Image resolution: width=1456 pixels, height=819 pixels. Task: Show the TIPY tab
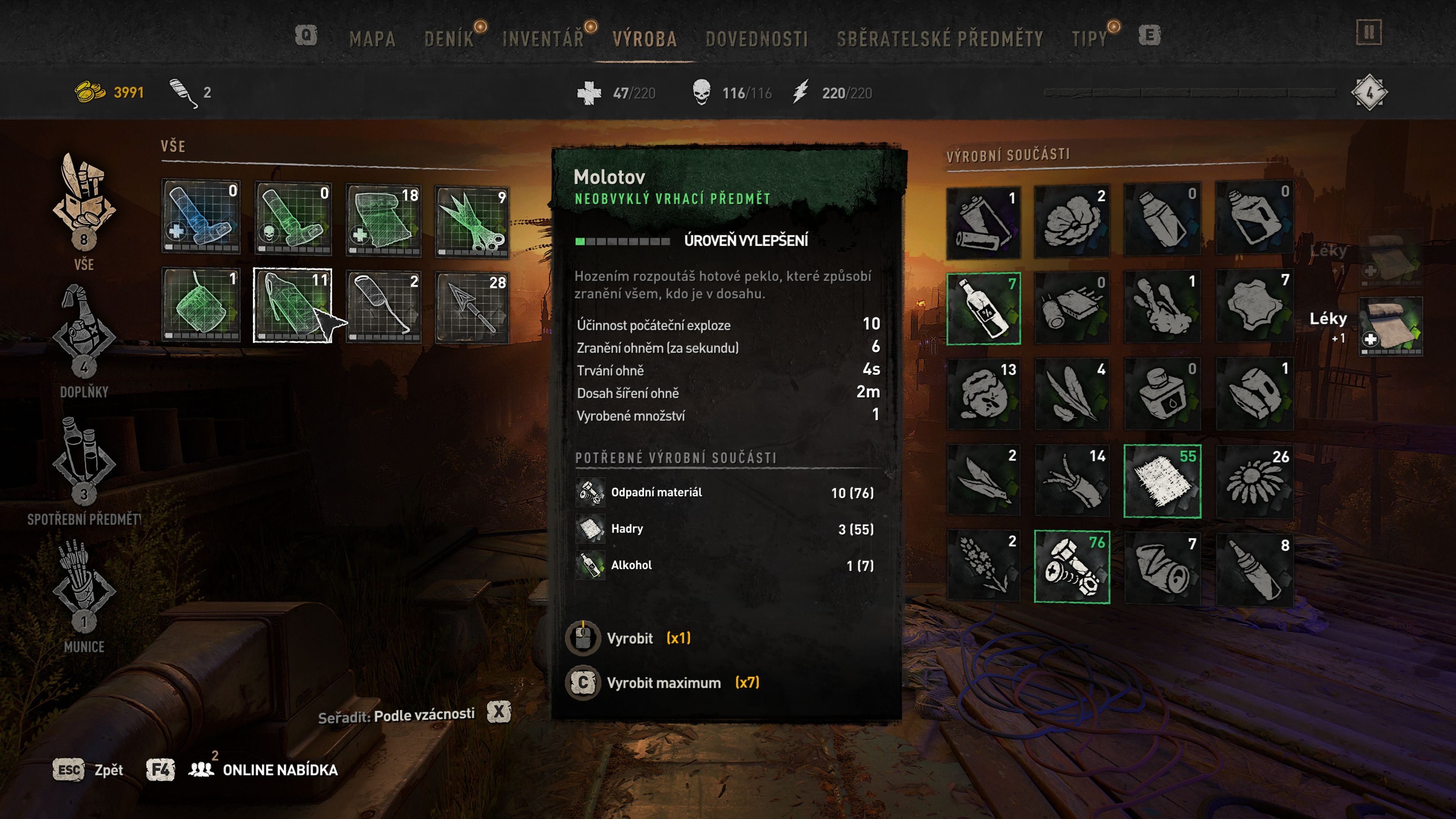1089,39
